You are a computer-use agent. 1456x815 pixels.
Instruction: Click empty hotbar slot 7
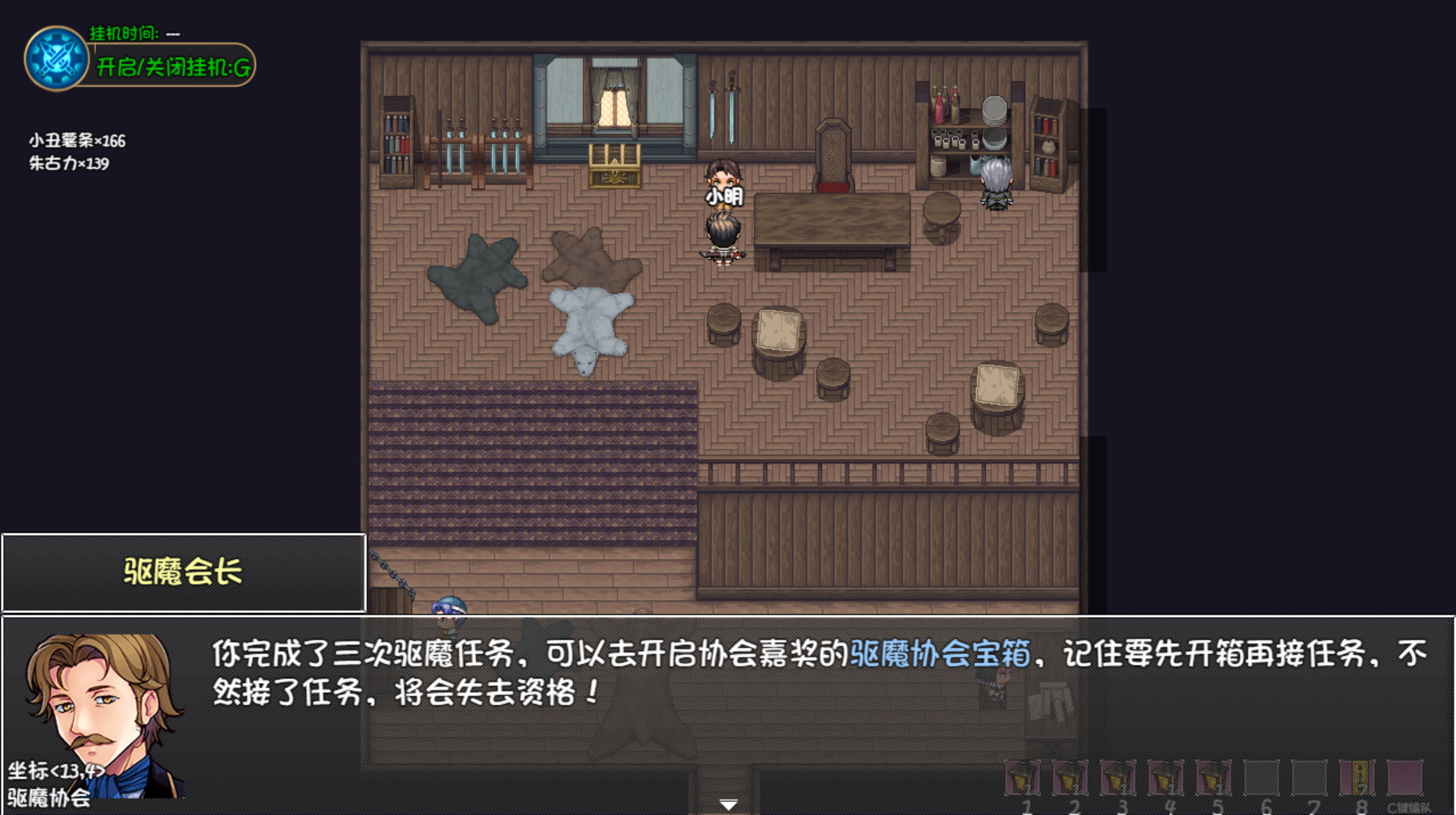pyautogui.click(x=1310, y=778)
